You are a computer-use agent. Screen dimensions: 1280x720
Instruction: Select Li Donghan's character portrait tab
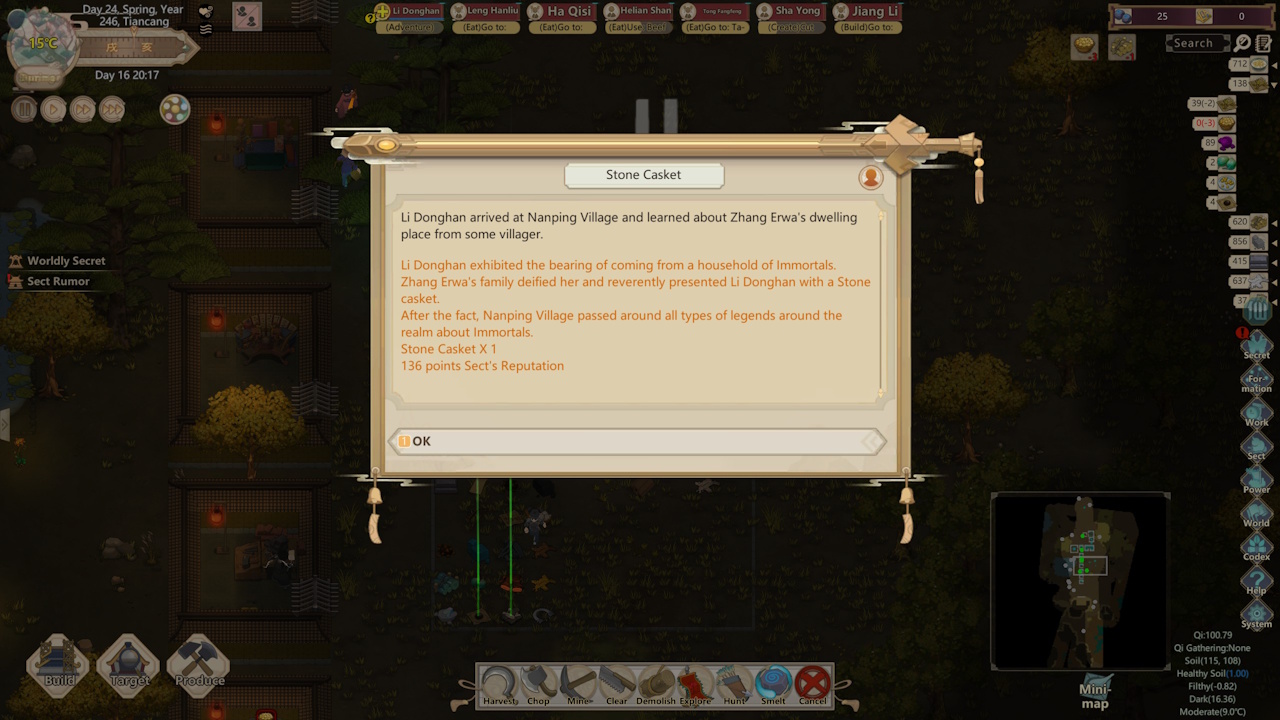(410, 13)
